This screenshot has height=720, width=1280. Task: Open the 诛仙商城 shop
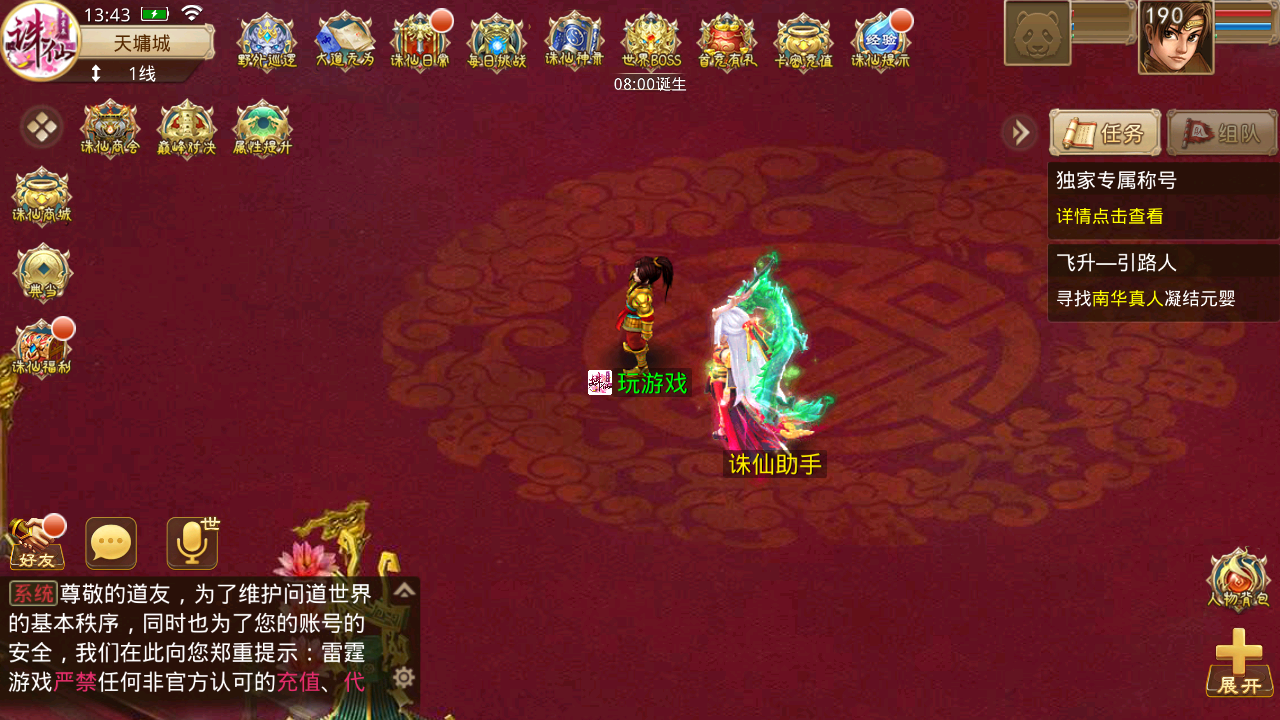pyautogui.click(x=41, y=196)
